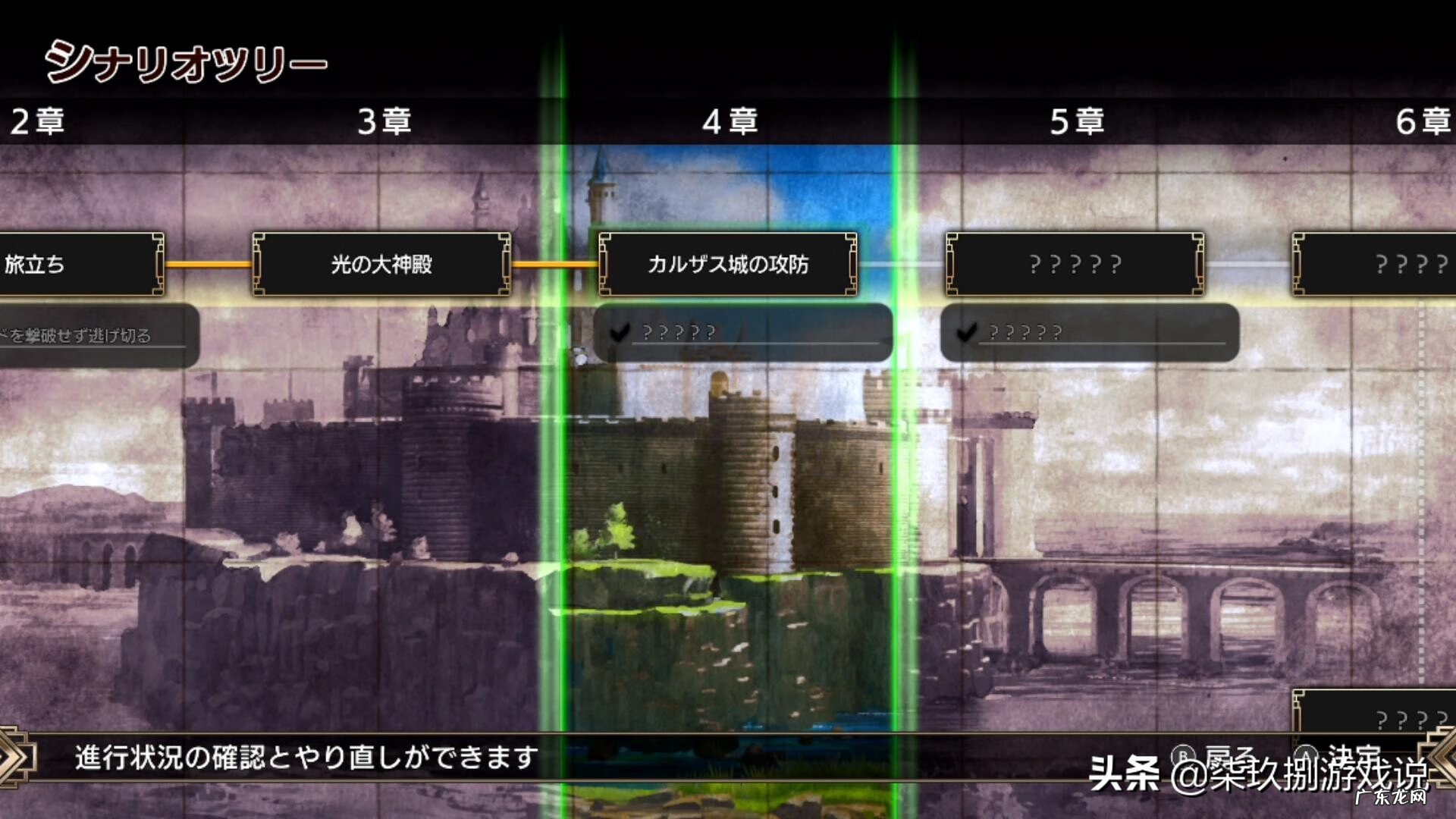Image resolution: width=1456 pixels, height=819 pixels.
Task: Switch to the 6章 chapter column
Action: tap(1426, 121)
